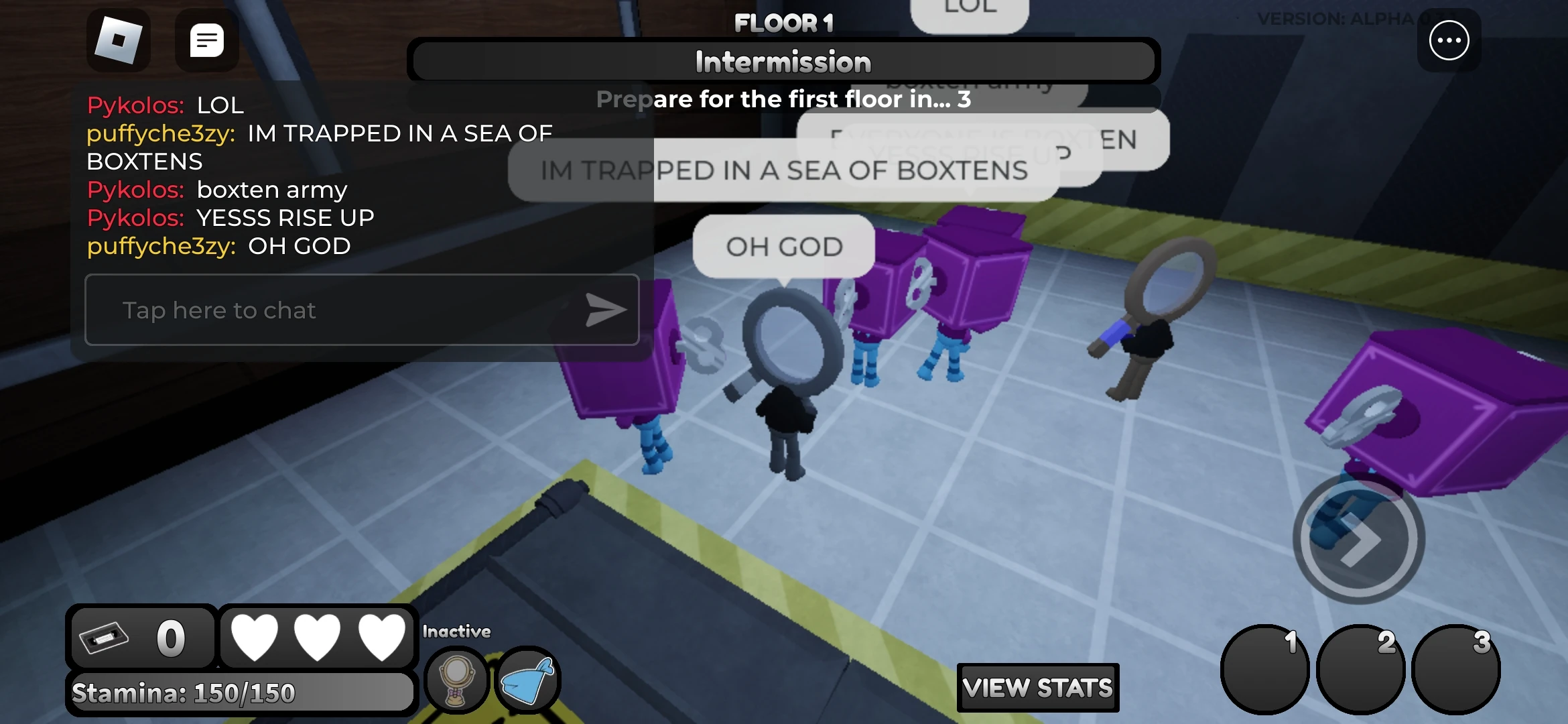The image size is (1568, 724).
Task: Expand the Prepare for first floor countdown
Action: [783, 99]
